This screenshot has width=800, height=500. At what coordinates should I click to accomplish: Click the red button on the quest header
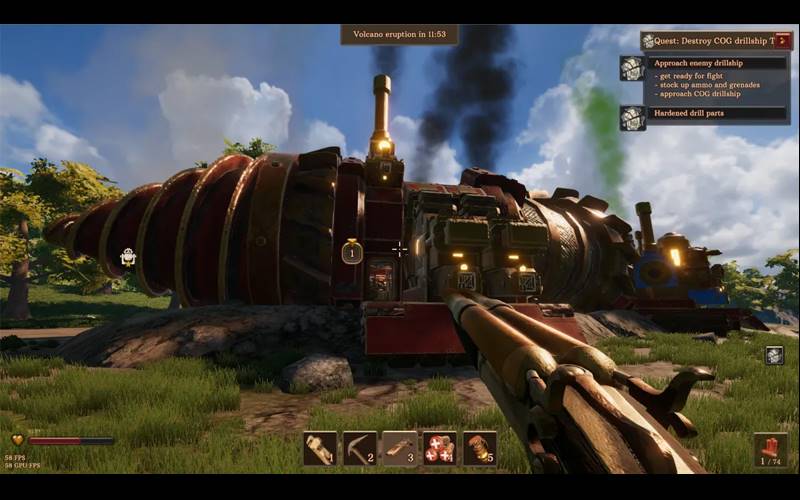[783, 41]
